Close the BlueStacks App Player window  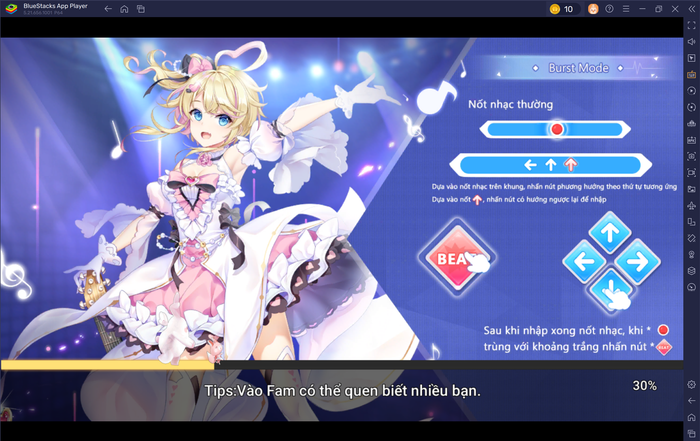(x=675, y=9)
